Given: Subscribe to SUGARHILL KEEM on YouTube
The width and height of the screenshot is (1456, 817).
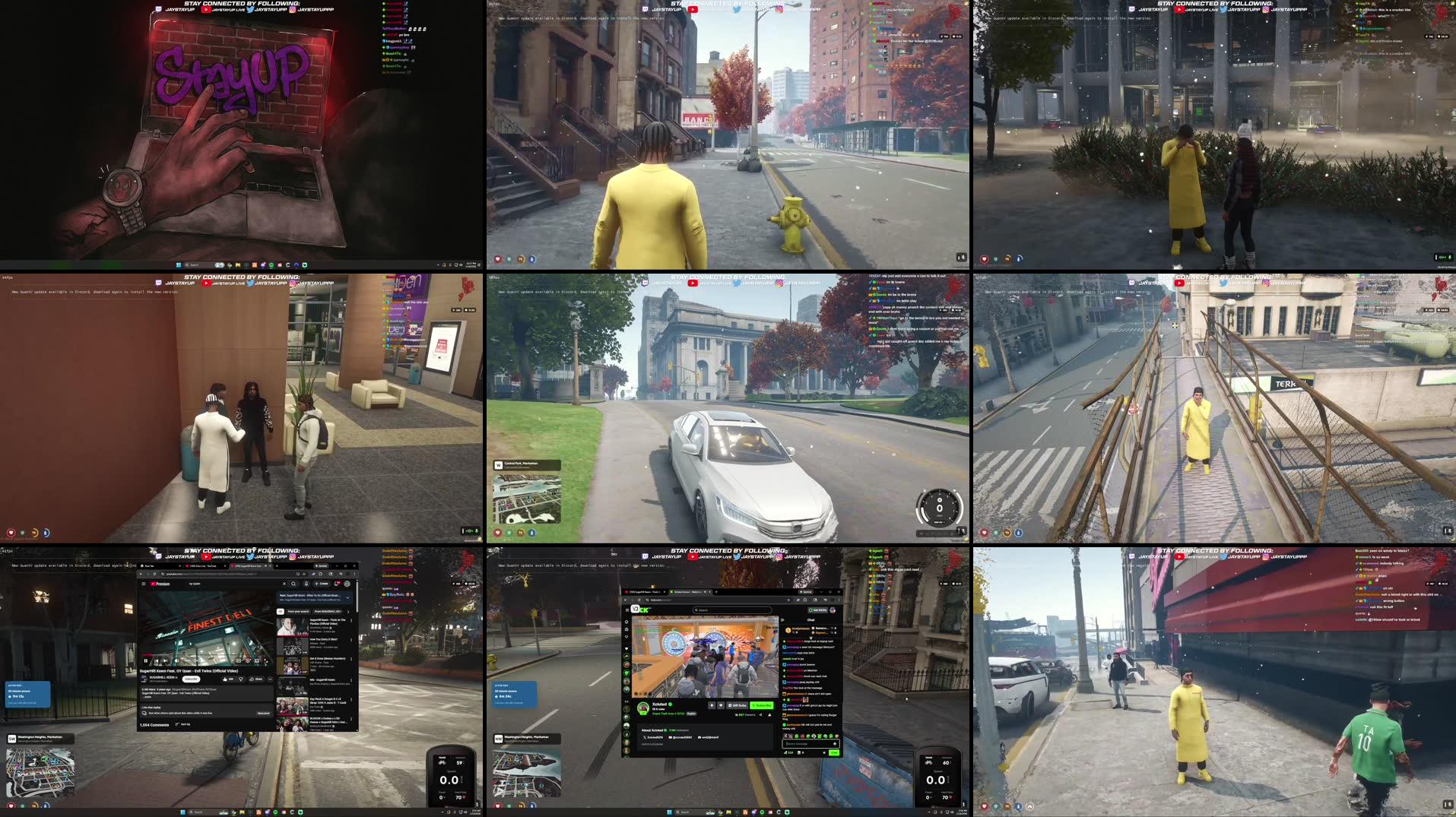Looking at the screenshot, I should 191,679.
